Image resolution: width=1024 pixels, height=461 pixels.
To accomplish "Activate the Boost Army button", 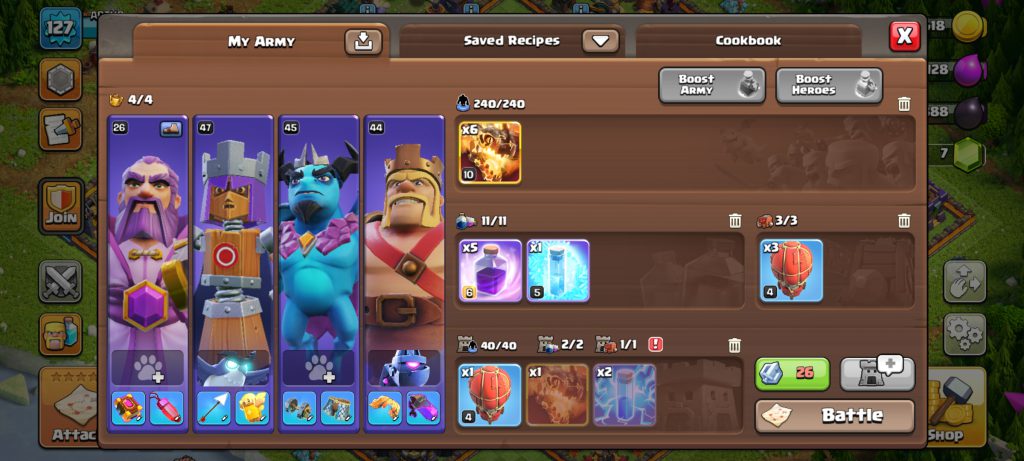I will pos(711,86).
